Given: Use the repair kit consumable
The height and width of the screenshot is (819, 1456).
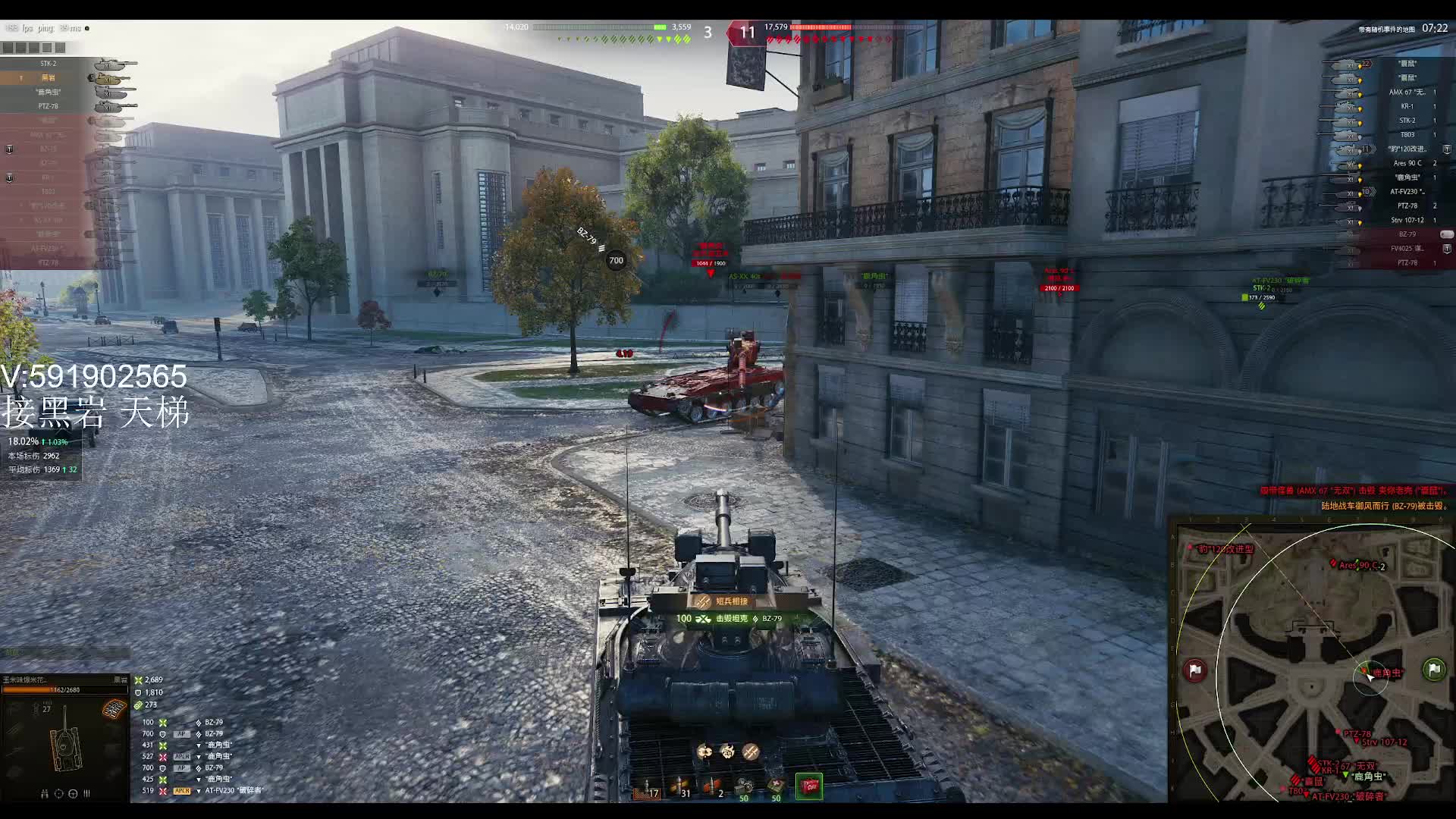Looking at the screenshot, I should [x=745, y=789].
